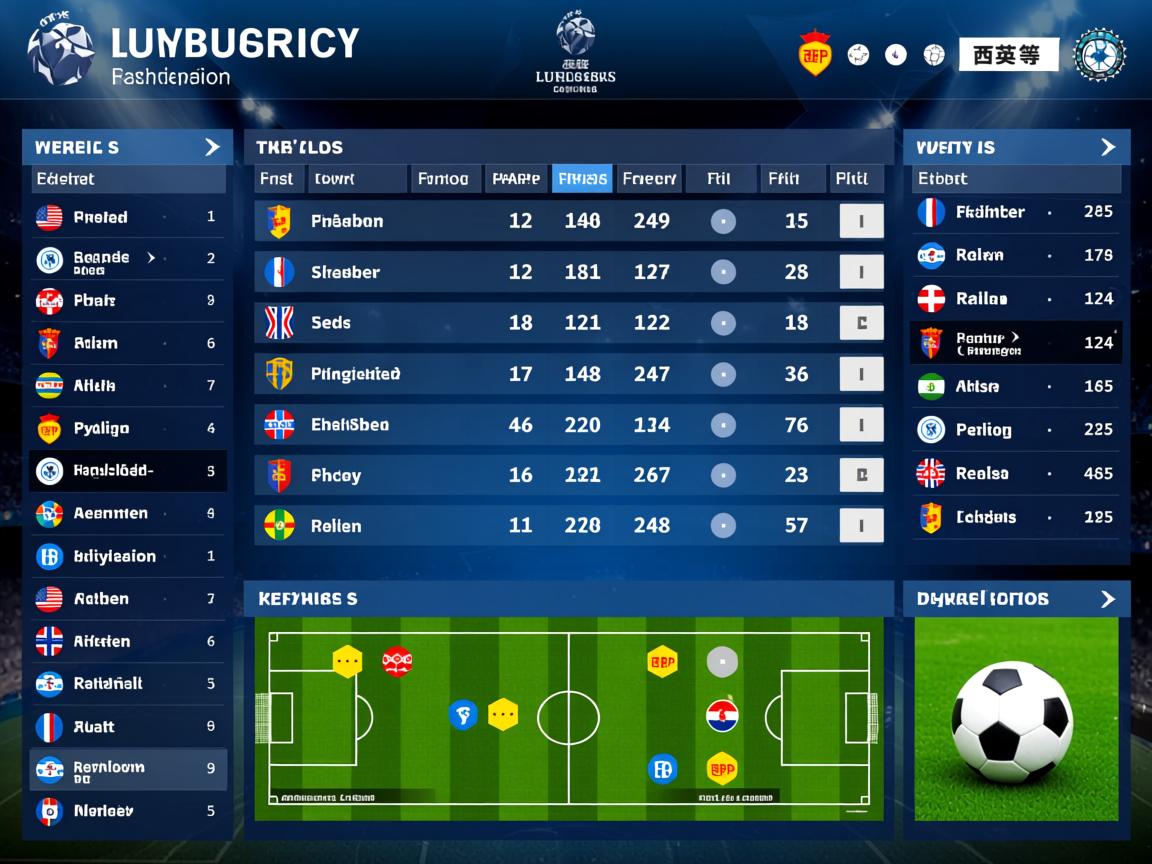
Task: Select Realso from the right ranking list
Action: (981, 474)
